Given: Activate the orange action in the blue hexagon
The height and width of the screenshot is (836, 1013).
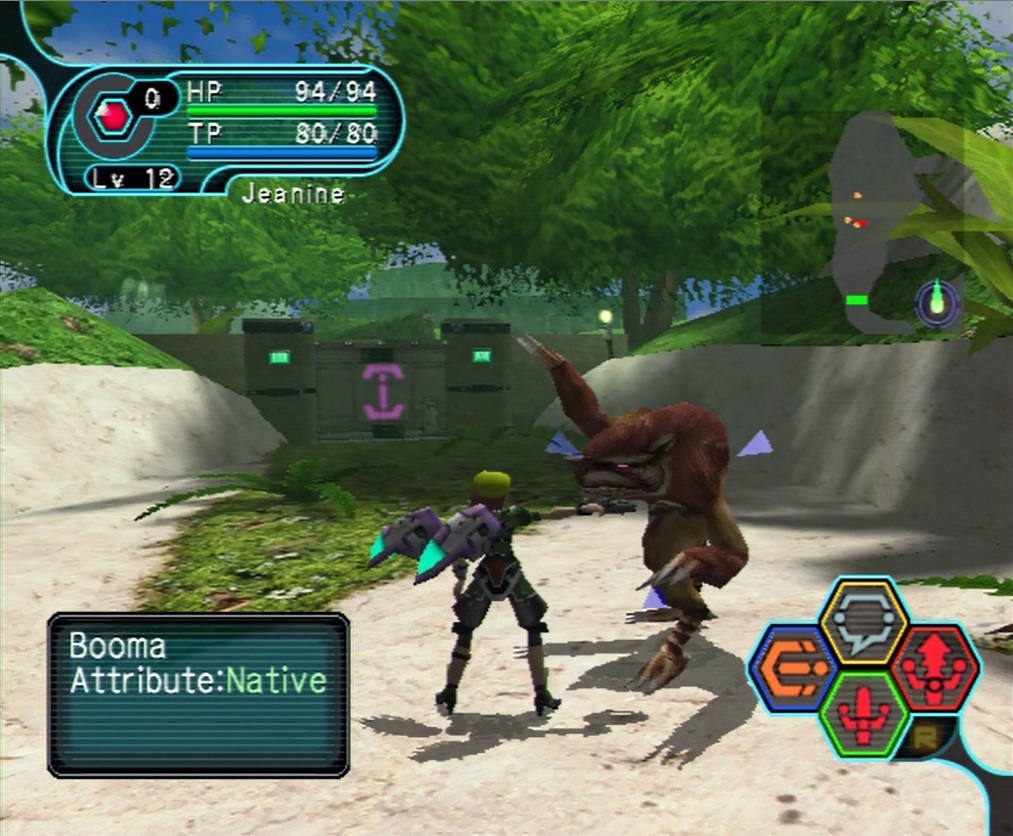Looking at the screenshot, I should coord(797,667).
